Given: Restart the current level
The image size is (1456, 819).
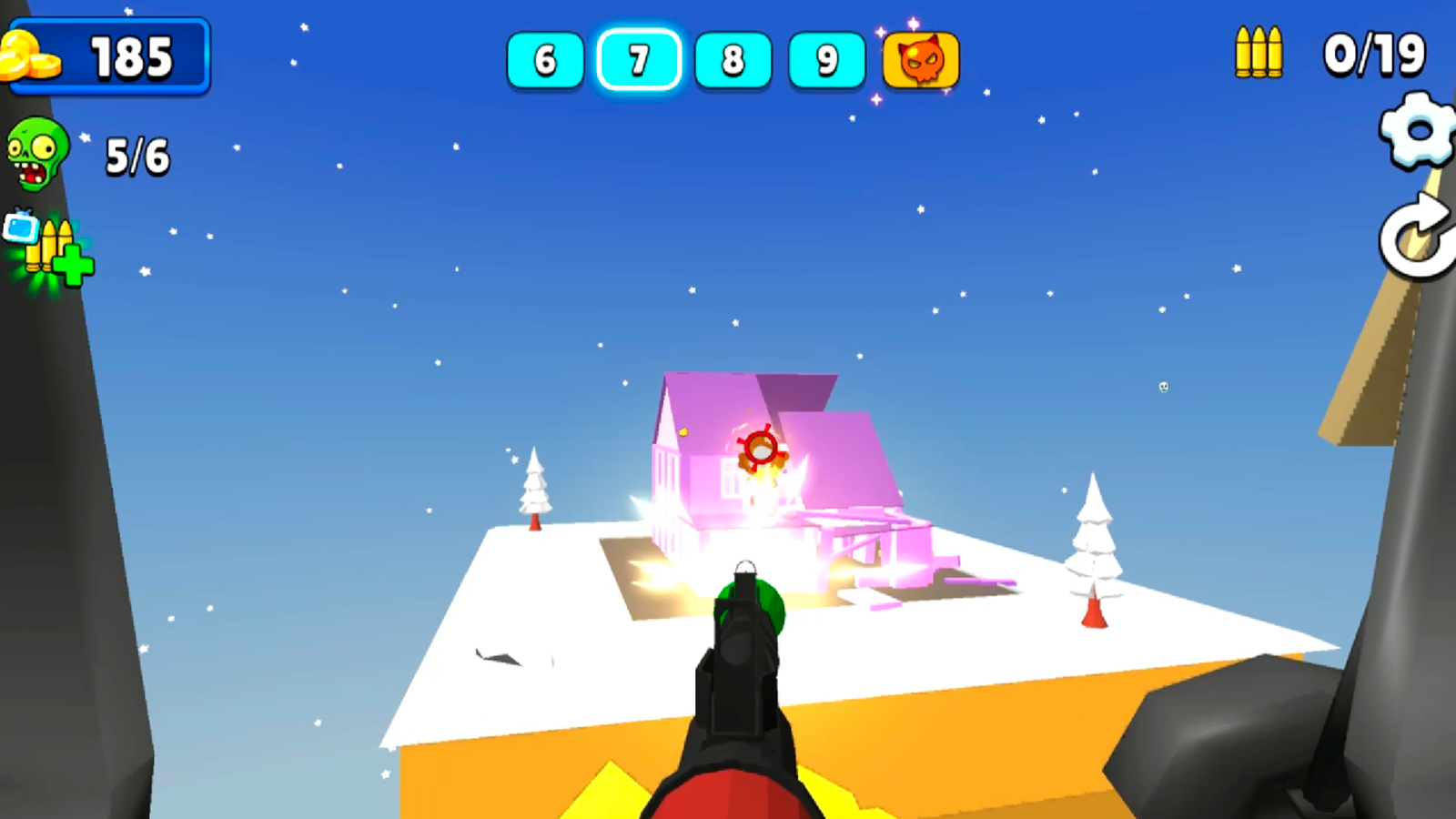Looking at the screenshot, I should tap(1415, 238).
